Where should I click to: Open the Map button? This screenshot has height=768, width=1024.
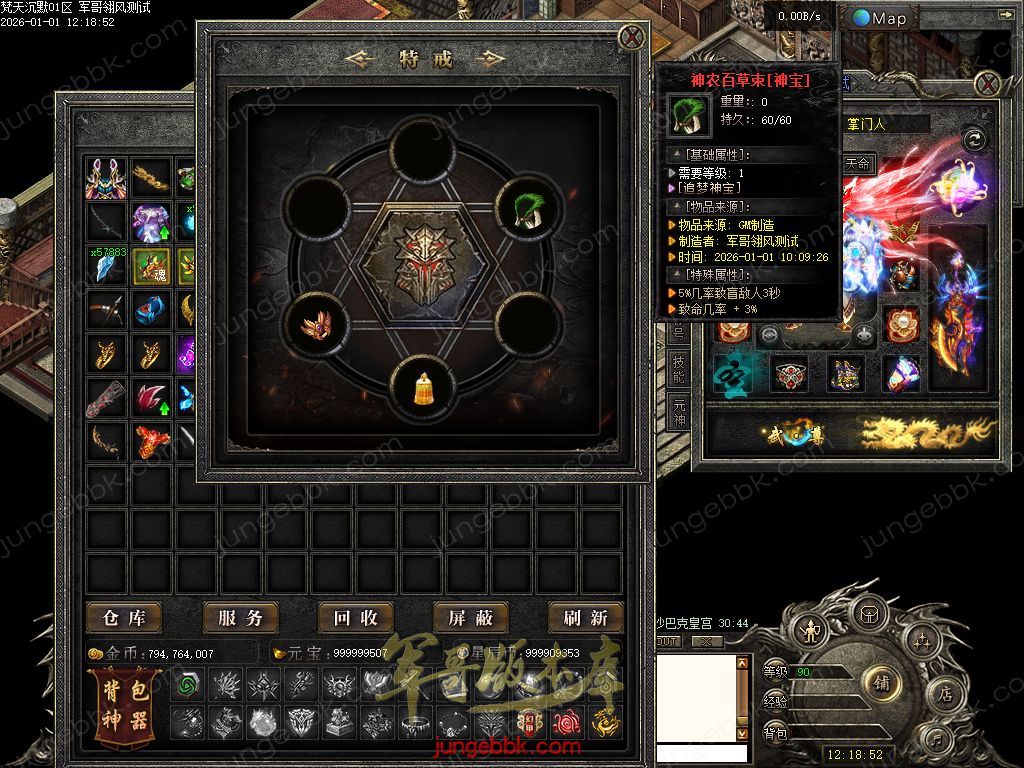click(881, 18)
